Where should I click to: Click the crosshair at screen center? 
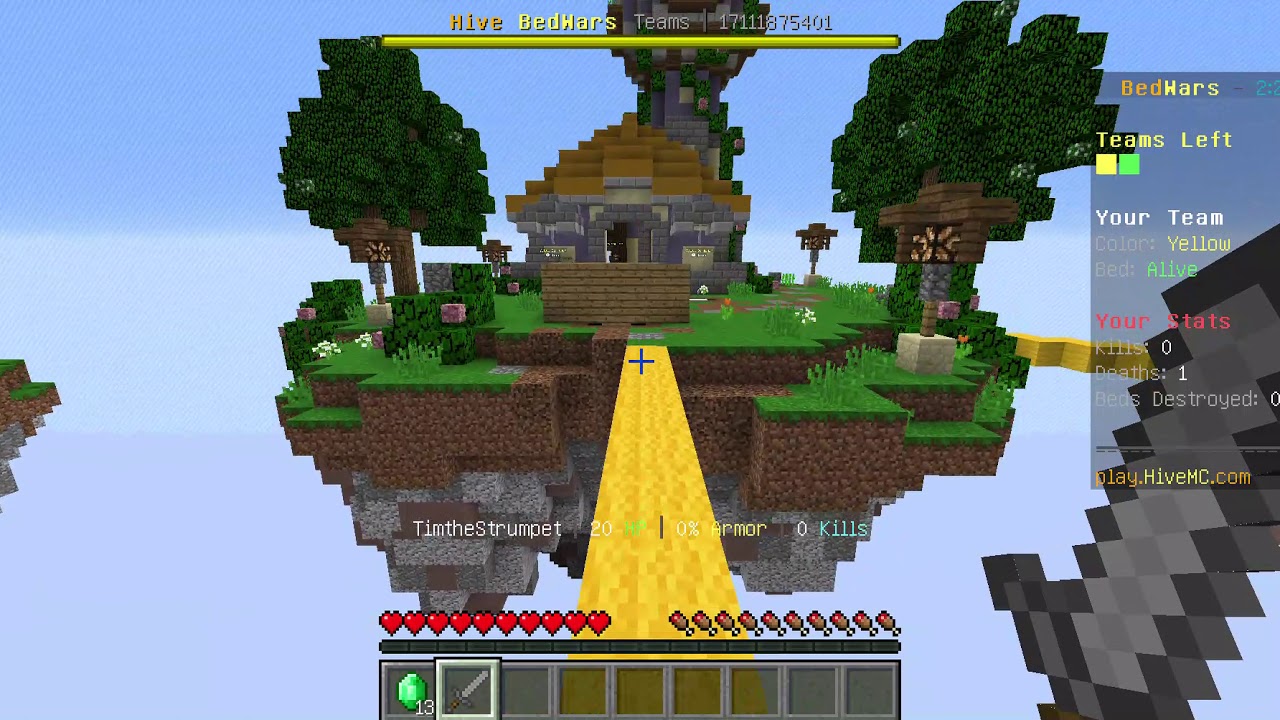pos(640,361)
